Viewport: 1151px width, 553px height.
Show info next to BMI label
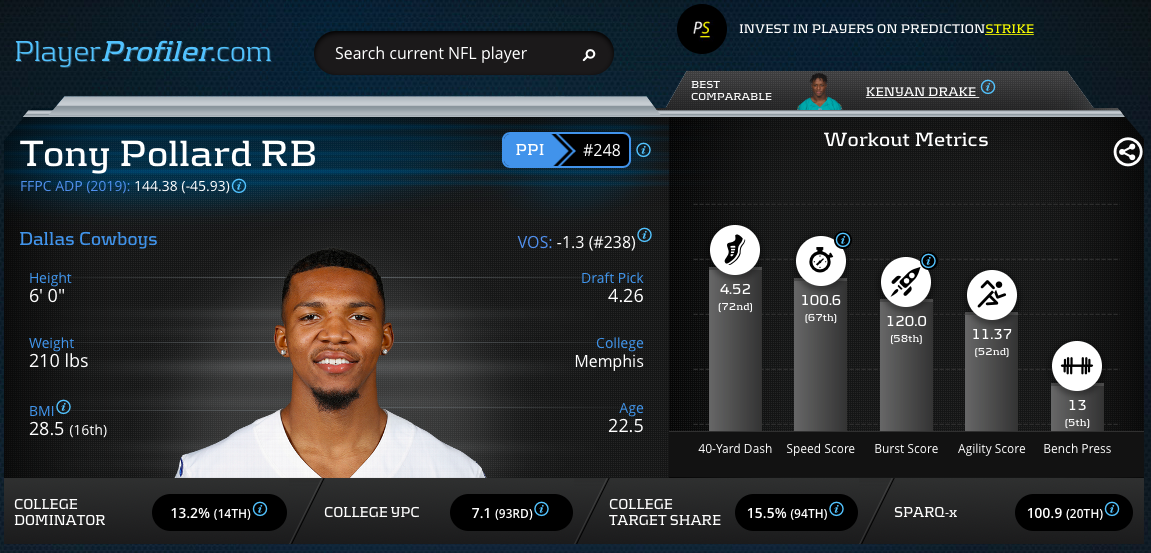64,407
